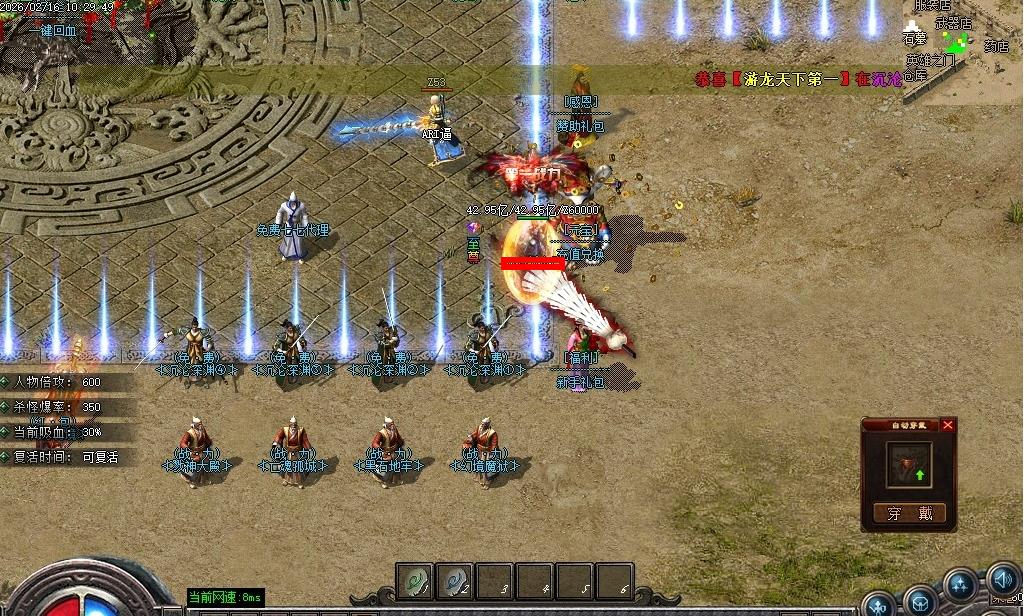Click the 穿戴 equip button
This screenshot has width=1027, height=616.
point(909,513)
